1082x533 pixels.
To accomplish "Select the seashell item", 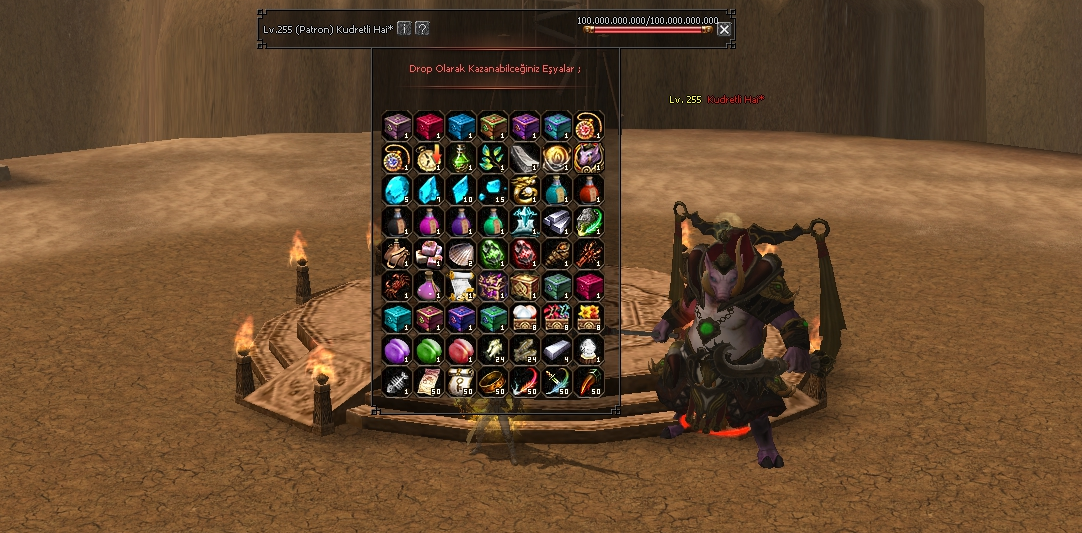I will click(x=461, y=253).
